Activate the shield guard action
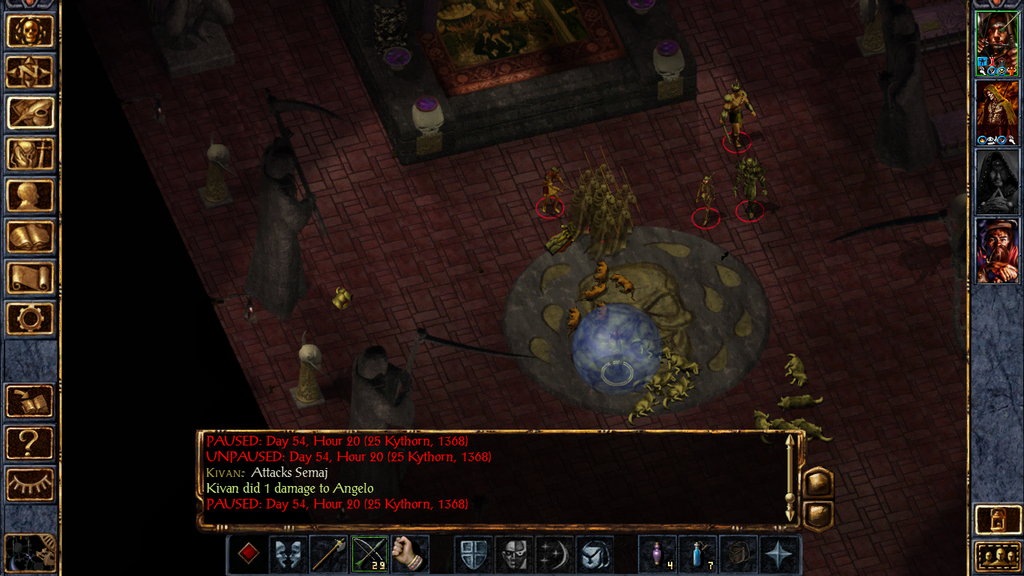Viewport: 1024px width, 576px height. tap(473, 553)
